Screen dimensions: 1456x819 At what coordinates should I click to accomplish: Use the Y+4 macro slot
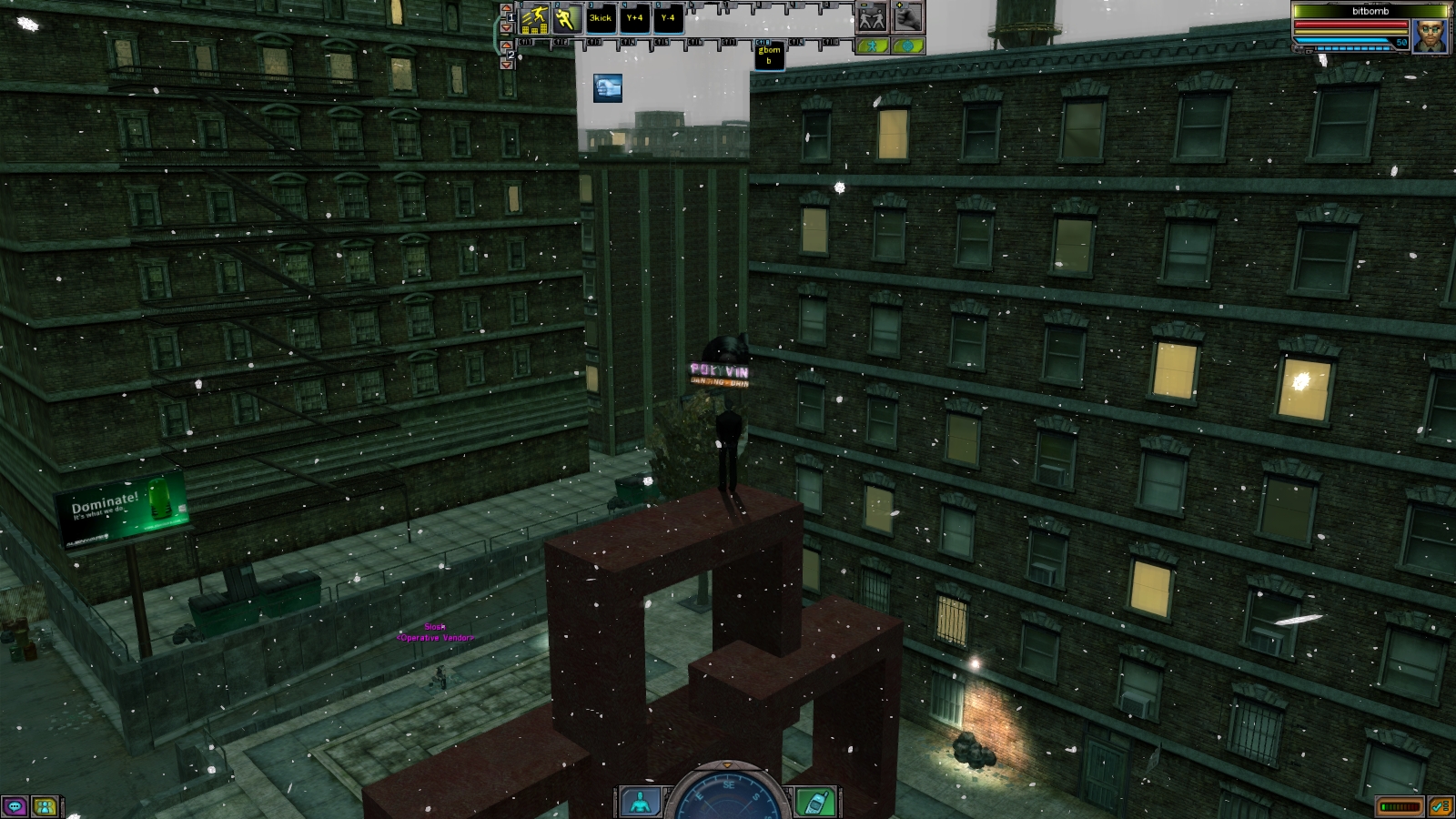point(634,18)
